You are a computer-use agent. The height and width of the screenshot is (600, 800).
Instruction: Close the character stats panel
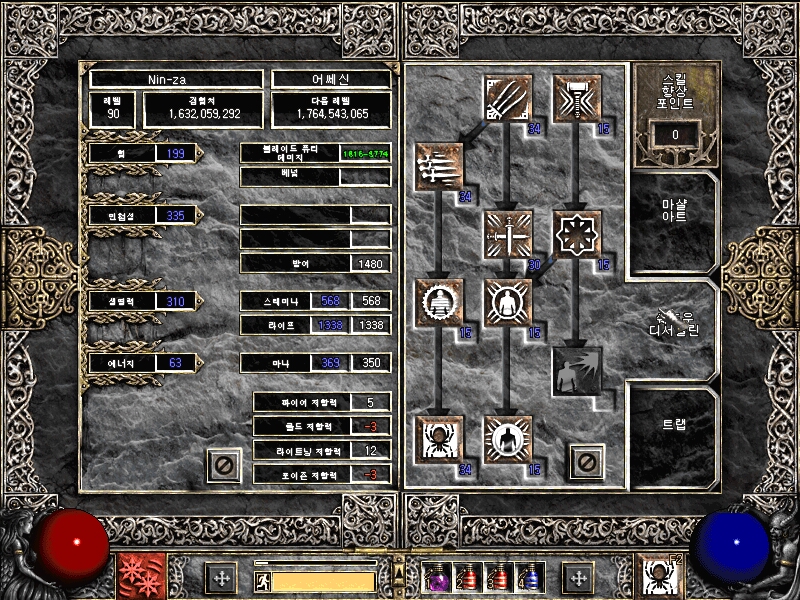click(224, 465)
